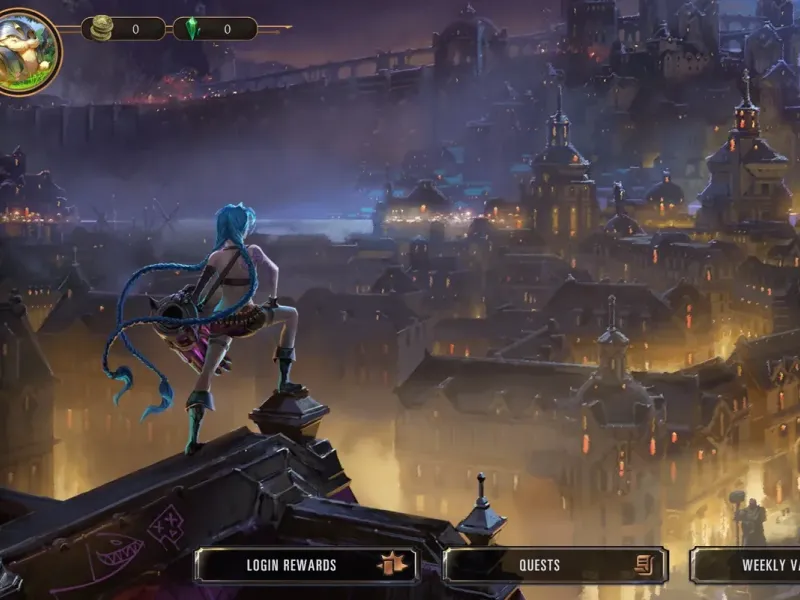800x600 pixels.
Task: Open the Quests panel
Action: point(555,565)
